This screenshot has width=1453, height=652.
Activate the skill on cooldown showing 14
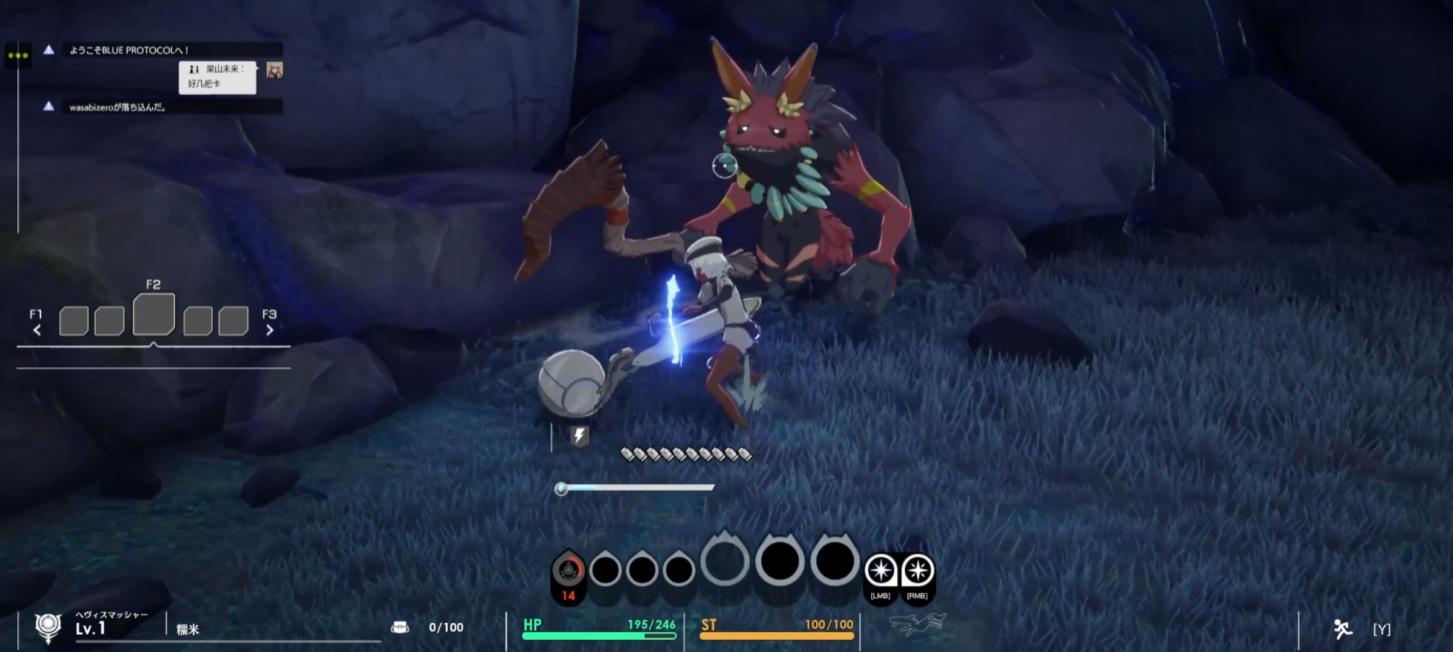point(568,573)
